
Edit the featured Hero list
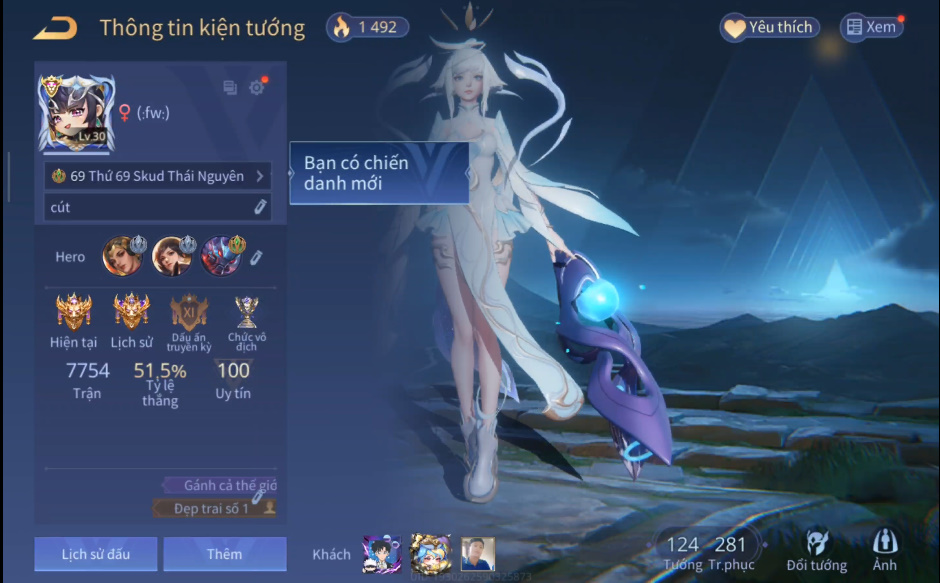tap(257, 257)
